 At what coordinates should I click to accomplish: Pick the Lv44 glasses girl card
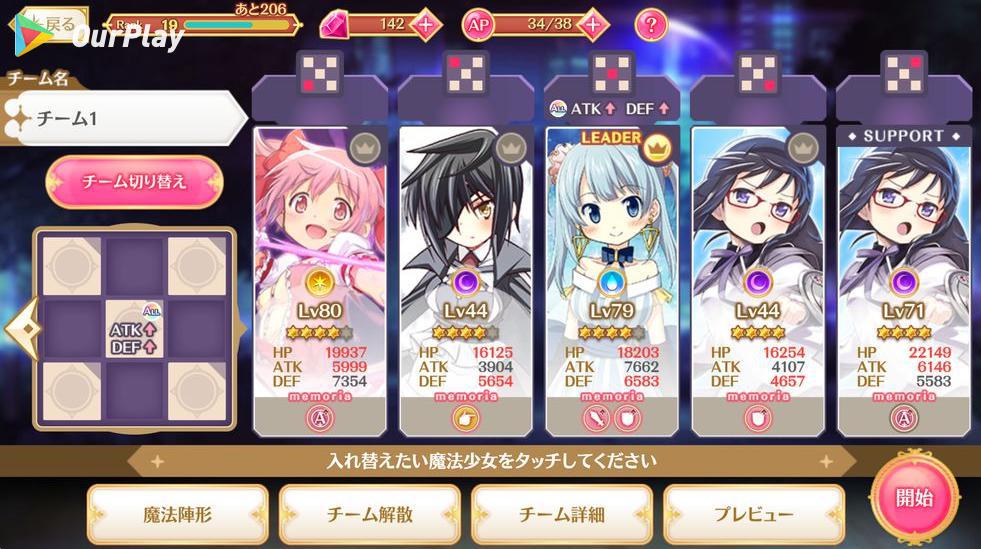(x=757, y=250)
